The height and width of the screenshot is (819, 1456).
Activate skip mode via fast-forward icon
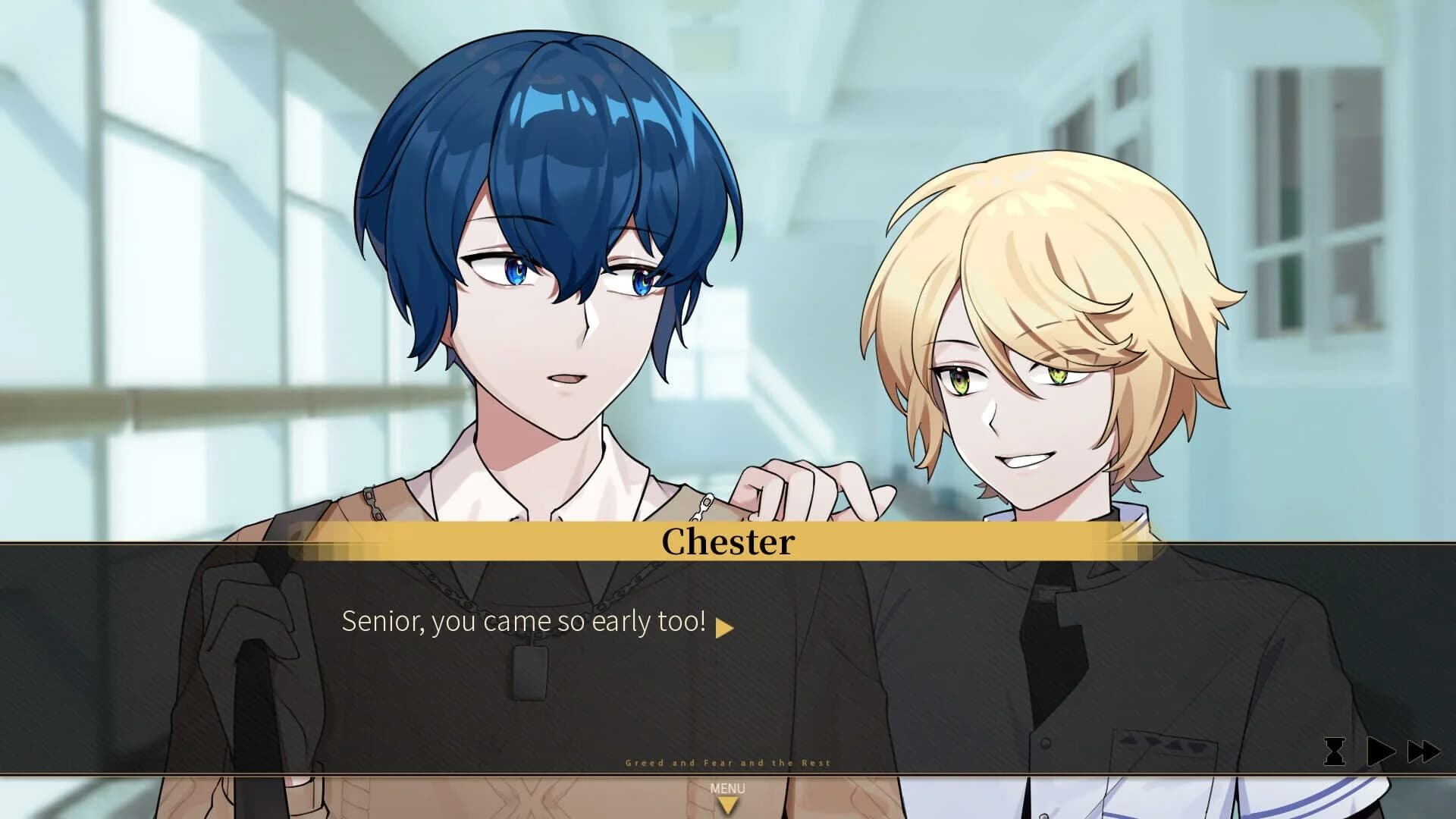pos(1426,751)
